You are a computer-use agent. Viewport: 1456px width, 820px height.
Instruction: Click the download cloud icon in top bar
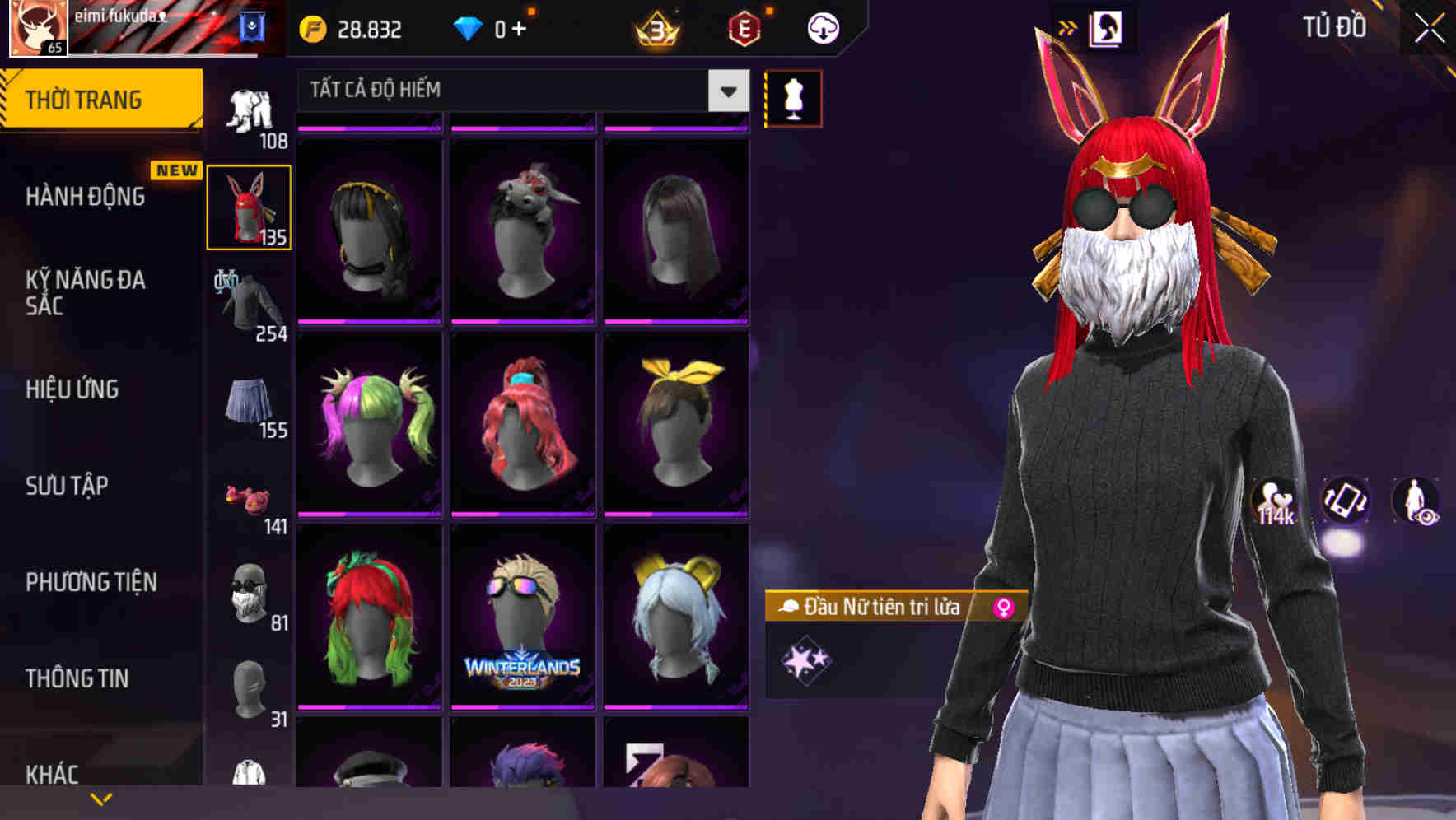point(821,27)
